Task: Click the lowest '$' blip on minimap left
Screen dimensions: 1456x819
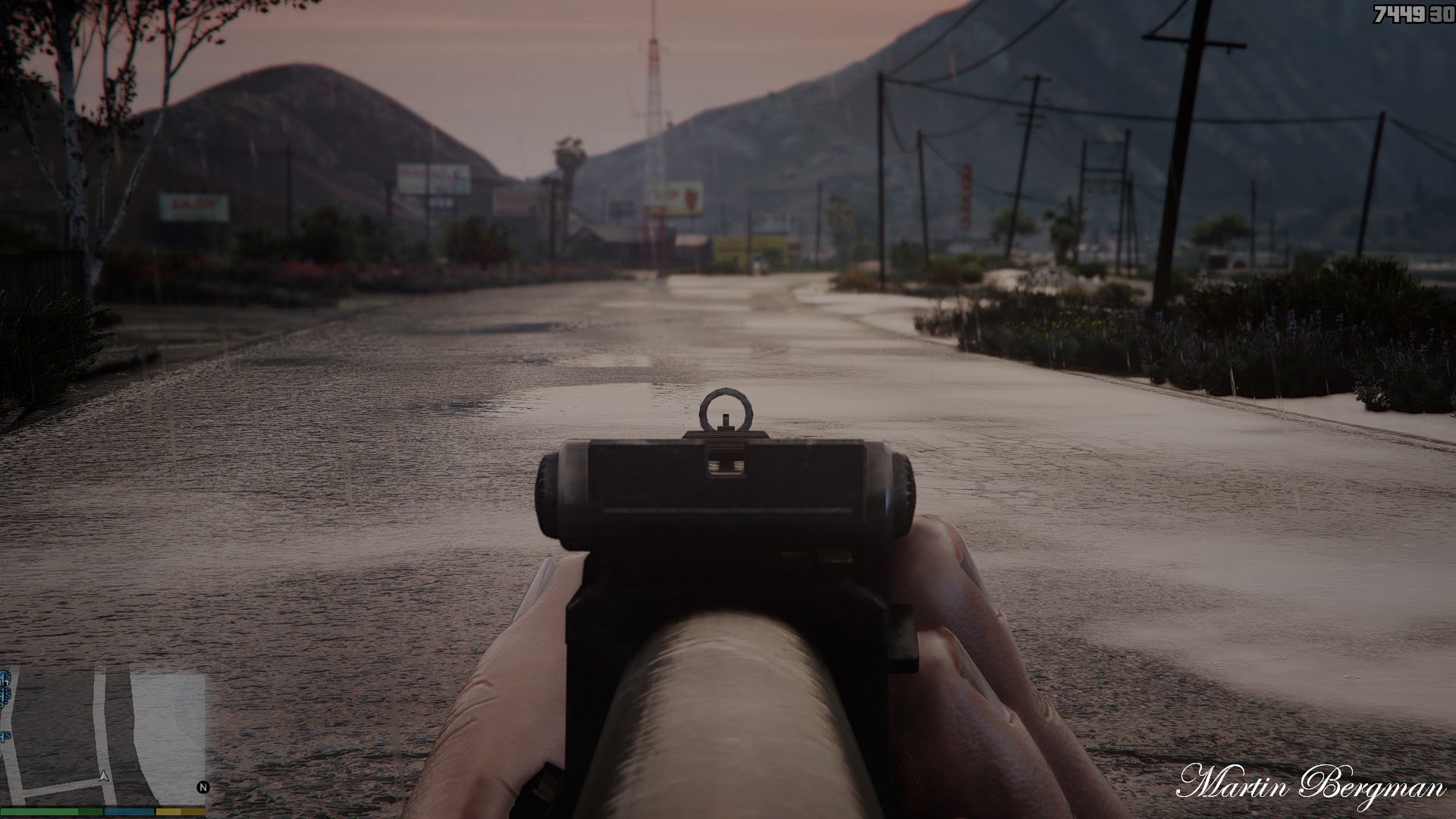Action: tap(8, 735)
